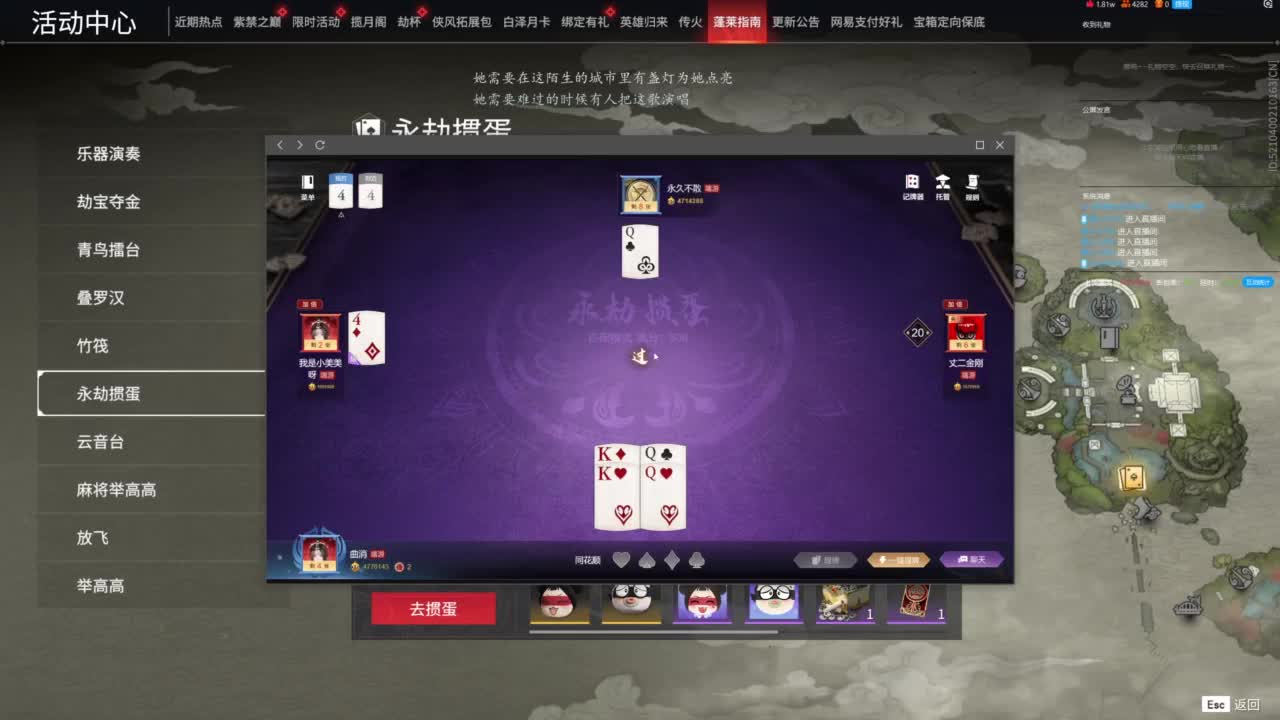Open chat with the purple 聊天 button
Viewport: 1280px width, 720px height.
(970, 559)
